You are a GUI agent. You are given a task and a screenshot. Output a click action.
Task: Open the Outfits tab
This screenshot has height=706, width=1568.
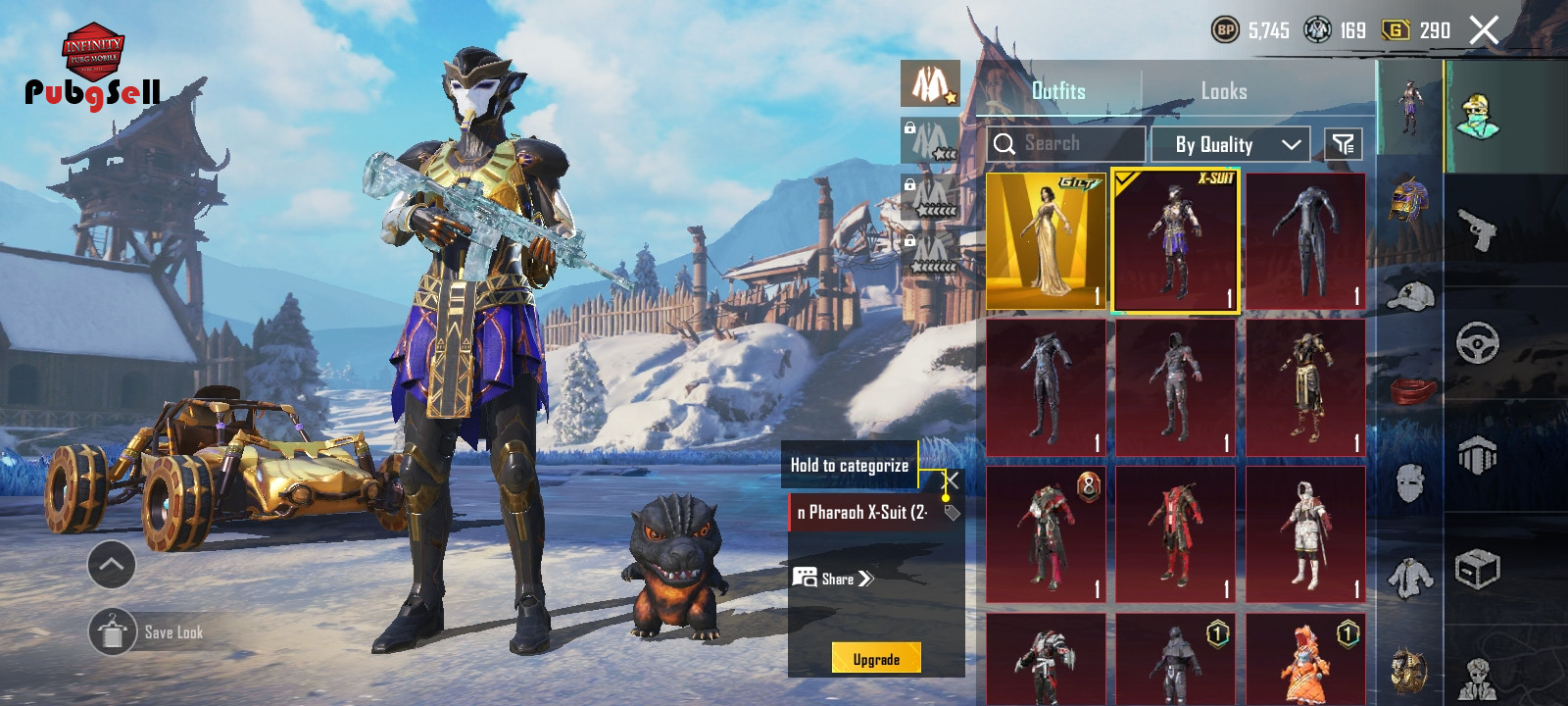coord(1058,91)
